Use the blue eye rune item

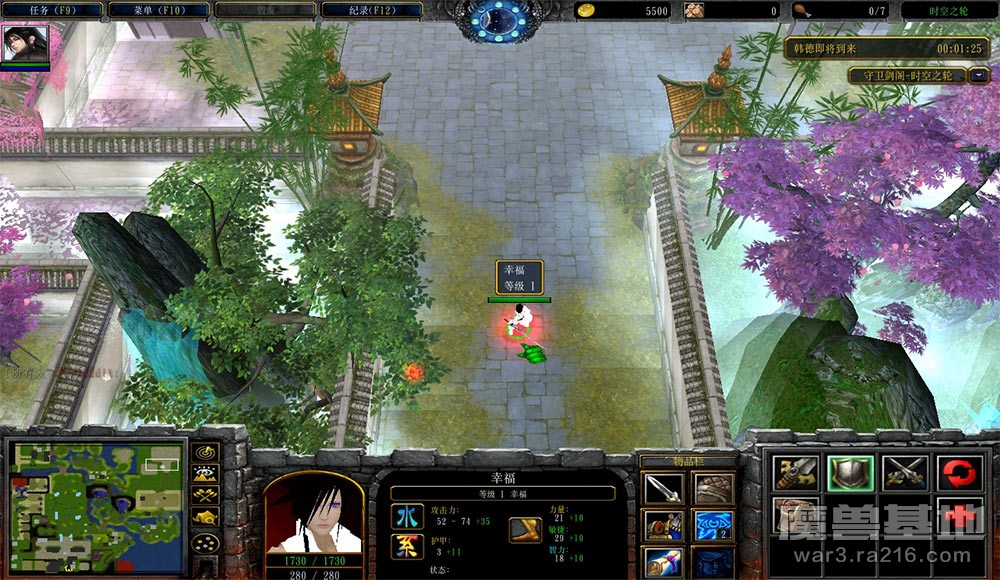[713, 525]
